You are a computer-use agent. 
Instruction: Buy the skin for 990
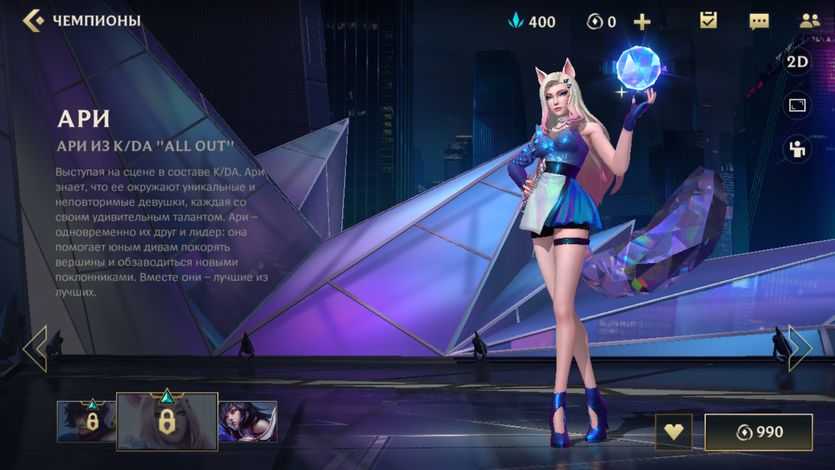(758, 432)
